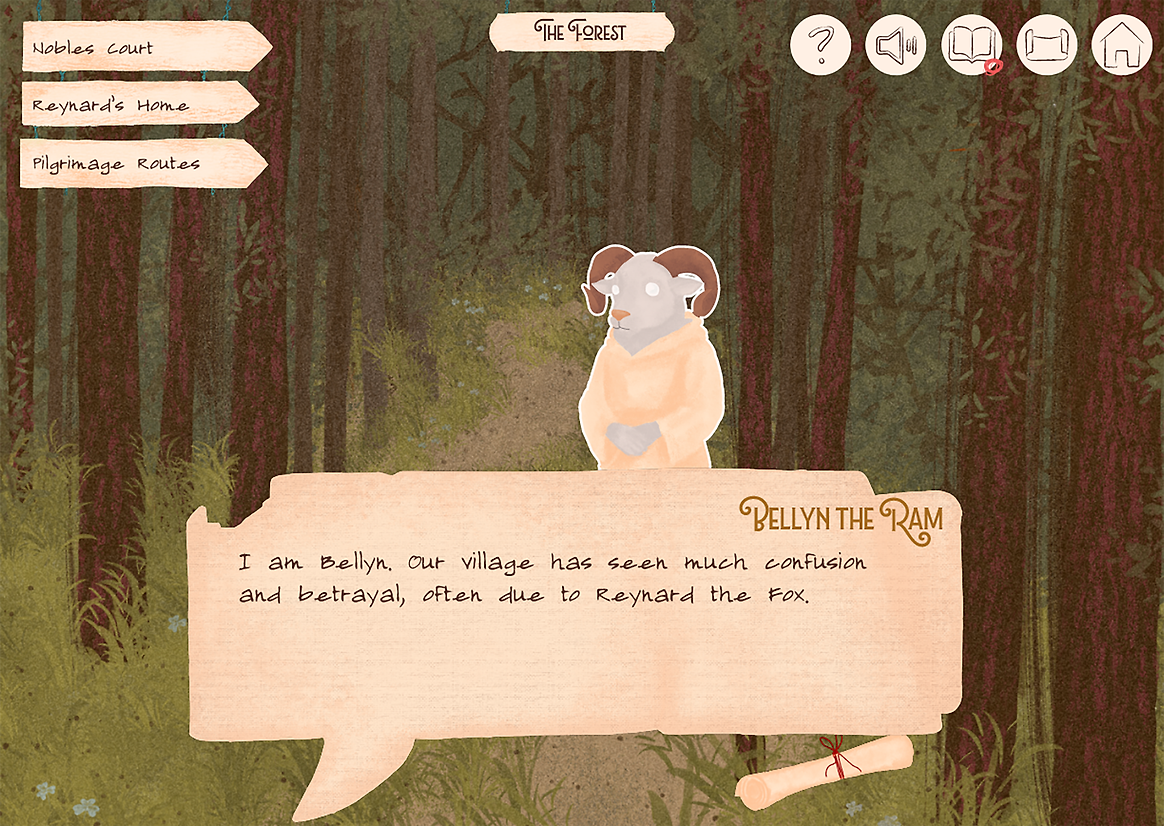Advance Bellyn the Ram's dialogue box
The width and height of the screenshot is (1164, 826).
tap(575, 640)
